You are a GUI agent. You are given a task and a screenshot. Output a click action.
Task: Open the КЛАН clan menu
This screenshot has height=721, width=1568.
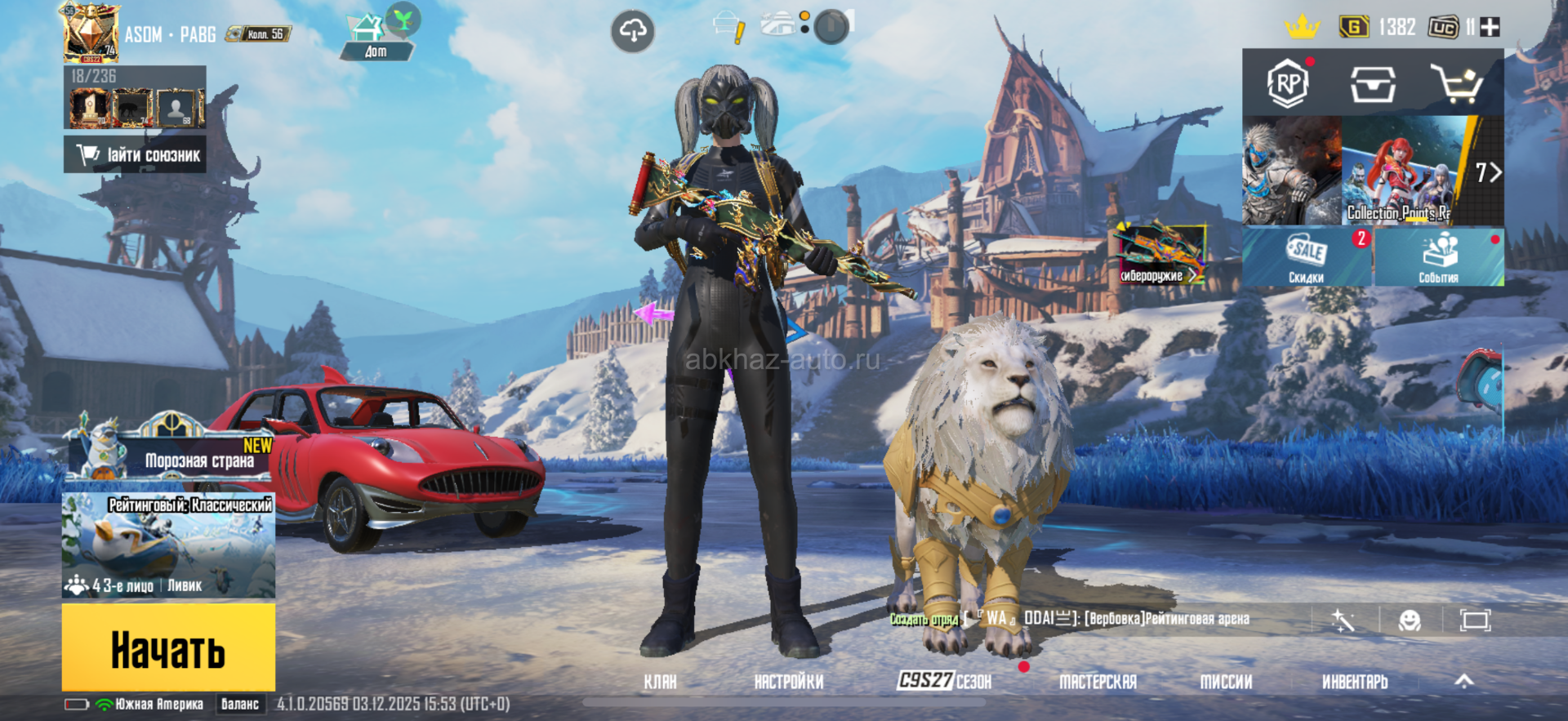660,682
